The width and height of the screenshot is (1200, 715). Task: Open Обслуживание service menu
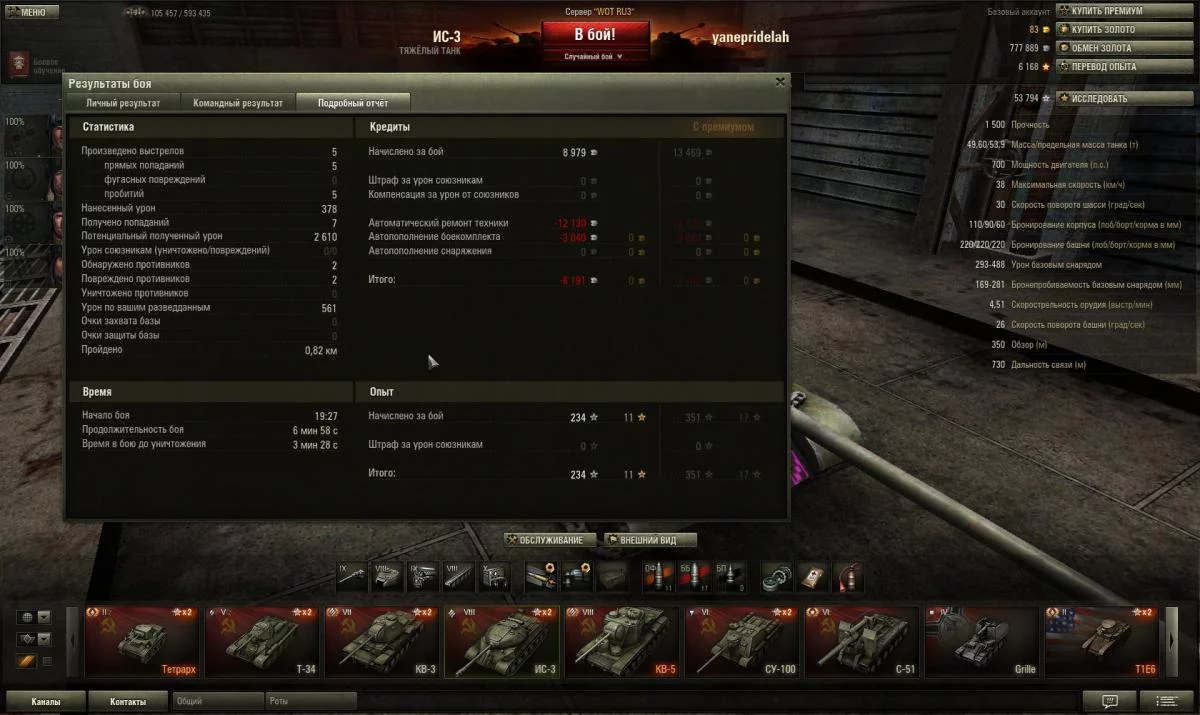pyautogui.click(x=550, y=540)
